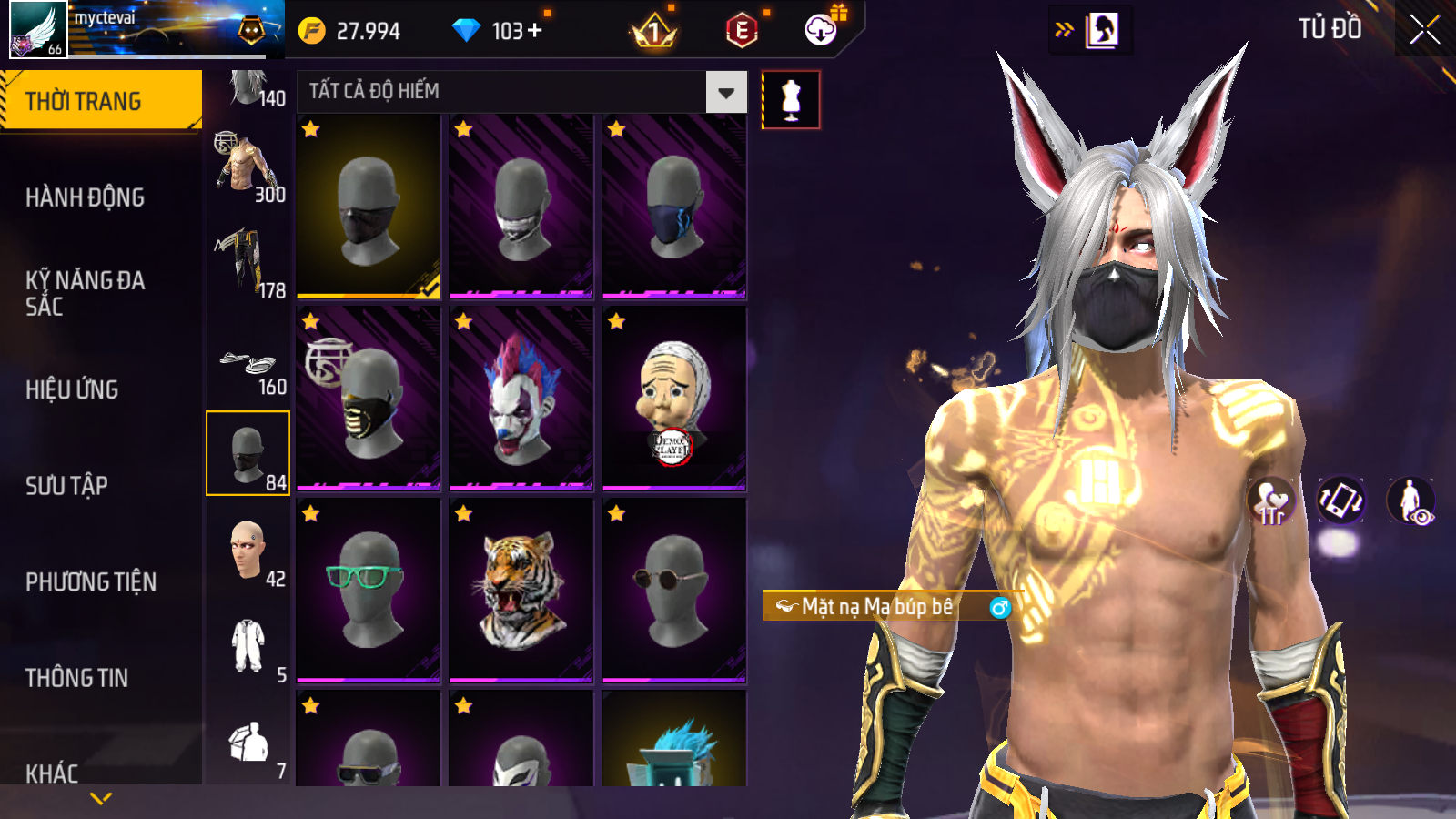View the THÔNG TIN tab

(x=77, y=678)
